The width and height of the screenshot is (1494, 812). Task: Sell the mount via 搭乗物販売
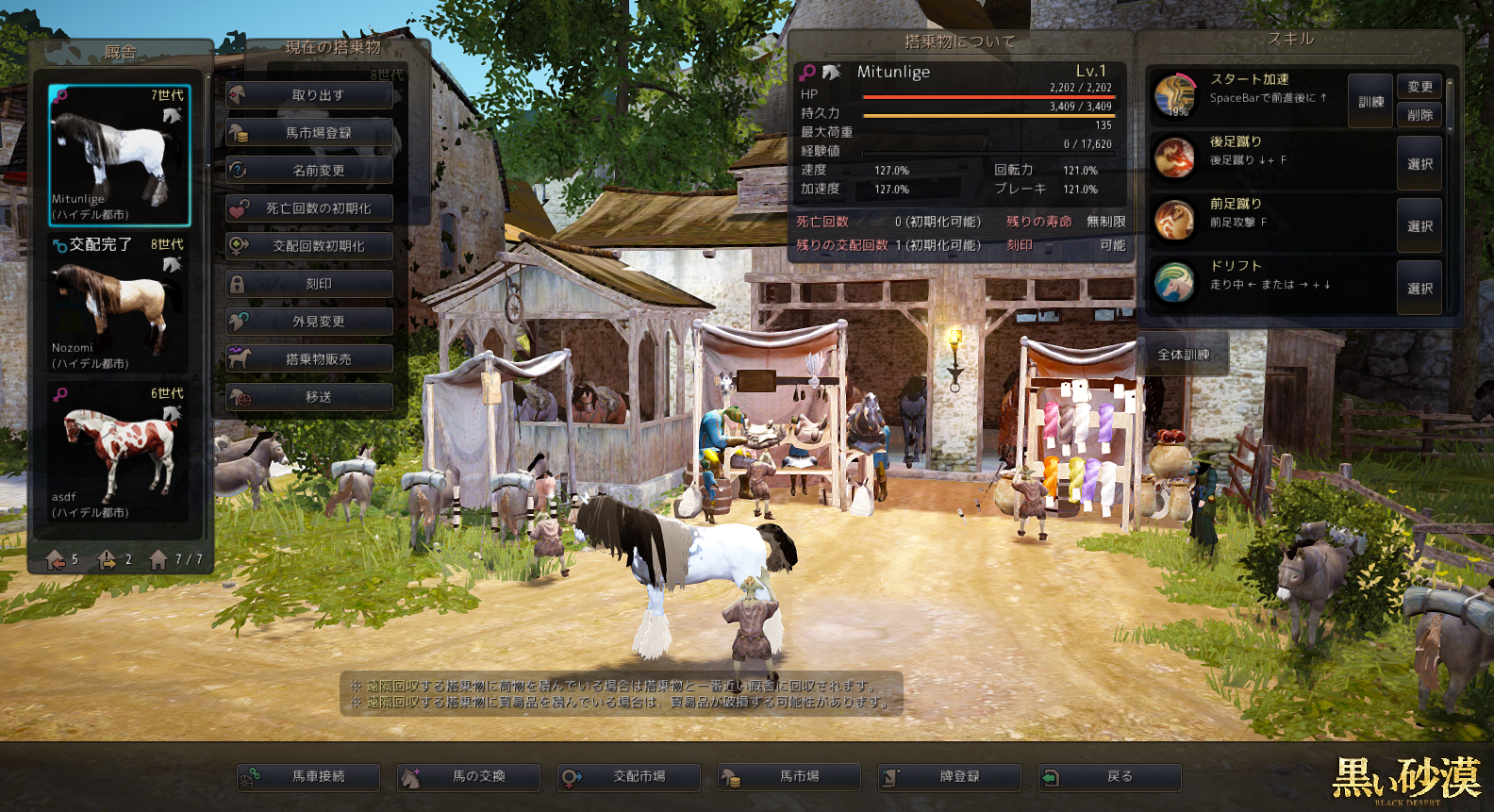(x=309, y=359)
